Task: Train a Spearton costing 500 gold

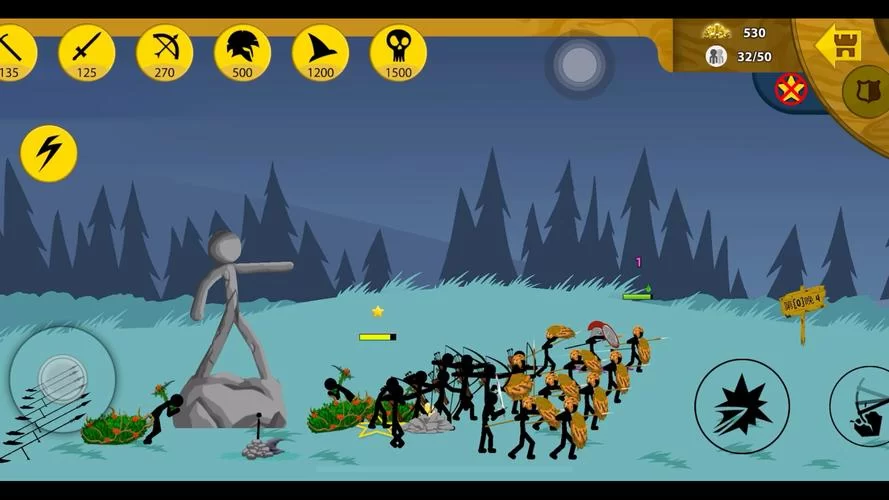Action: point(242,51)
